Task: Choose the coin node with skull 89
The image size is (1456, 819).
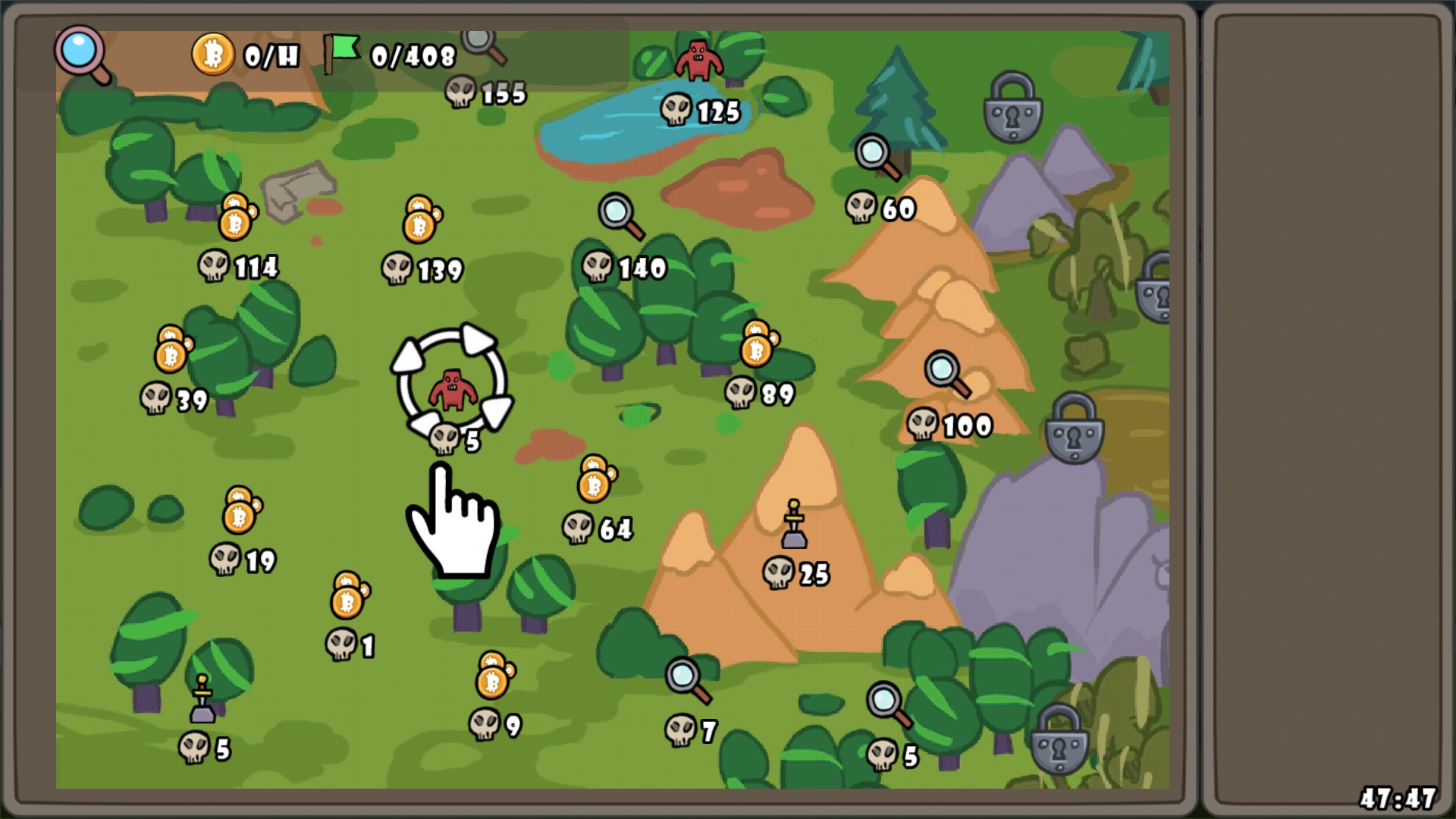Action: point(758,344)
